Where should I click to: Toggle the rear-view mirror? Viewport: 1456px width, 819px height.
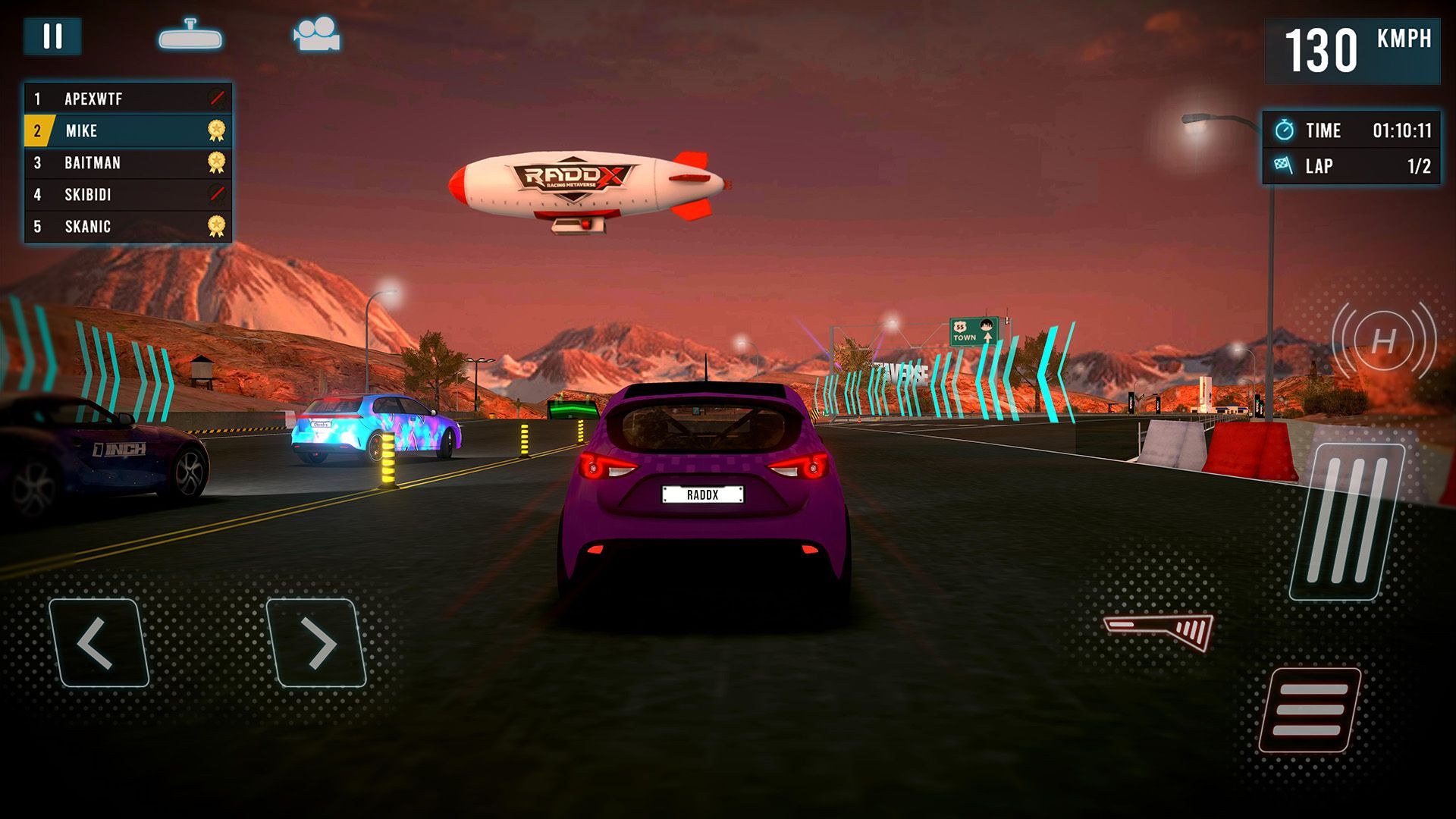(x=190, y=36)
